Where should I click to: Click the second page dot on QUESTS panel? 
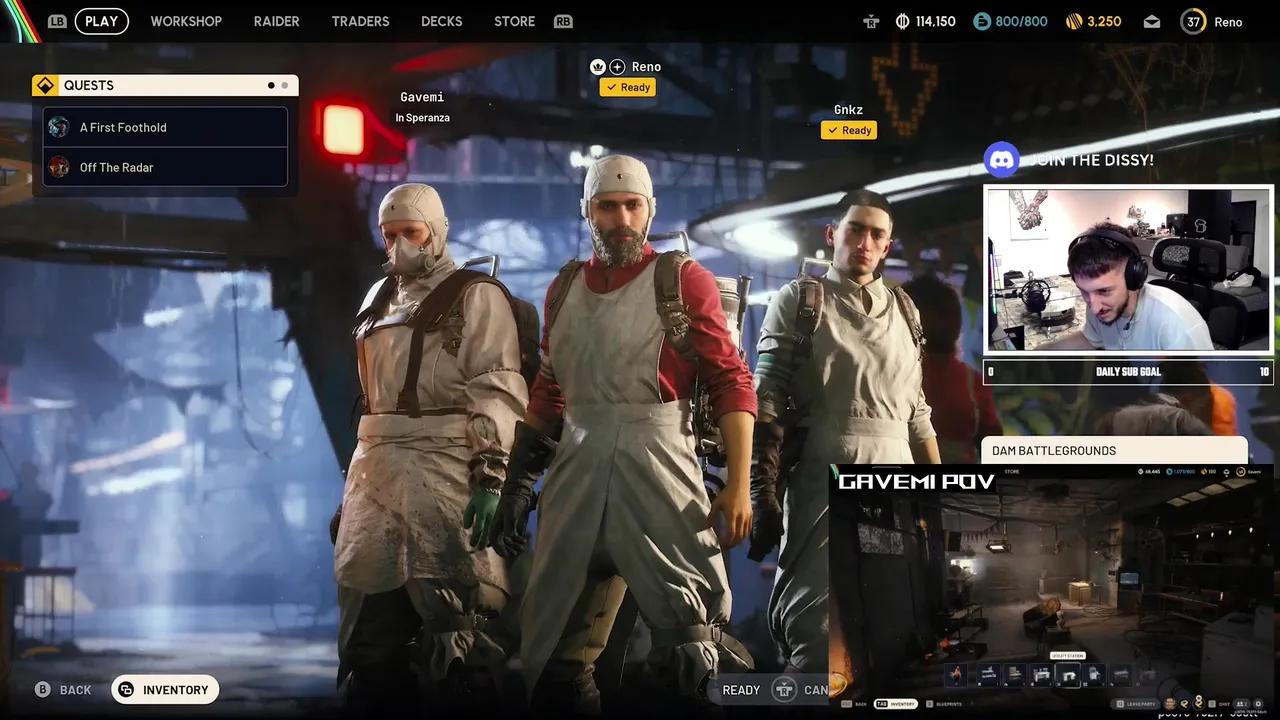coord(284,84)
